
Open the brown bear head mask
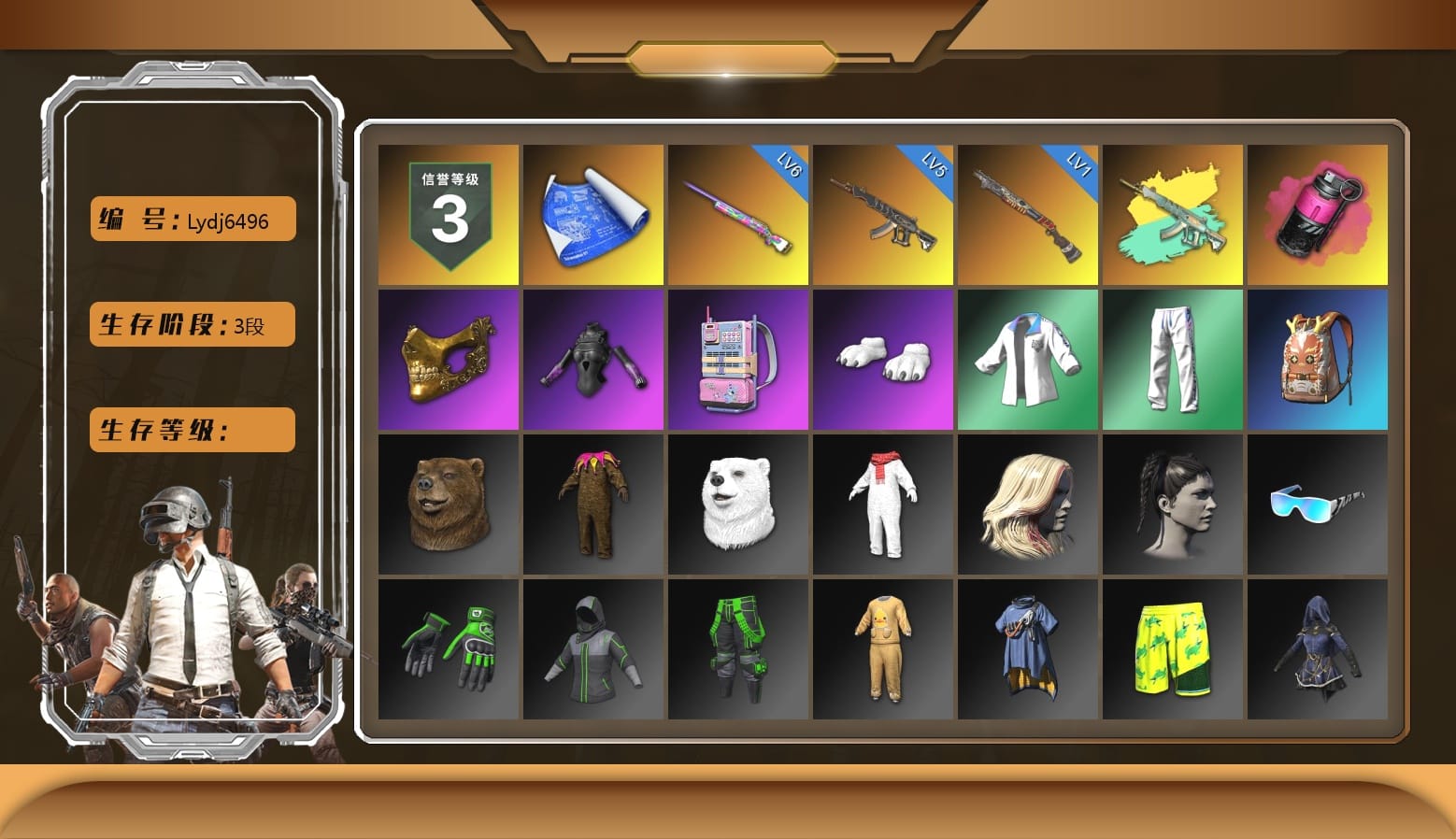[x=447, y=505]
